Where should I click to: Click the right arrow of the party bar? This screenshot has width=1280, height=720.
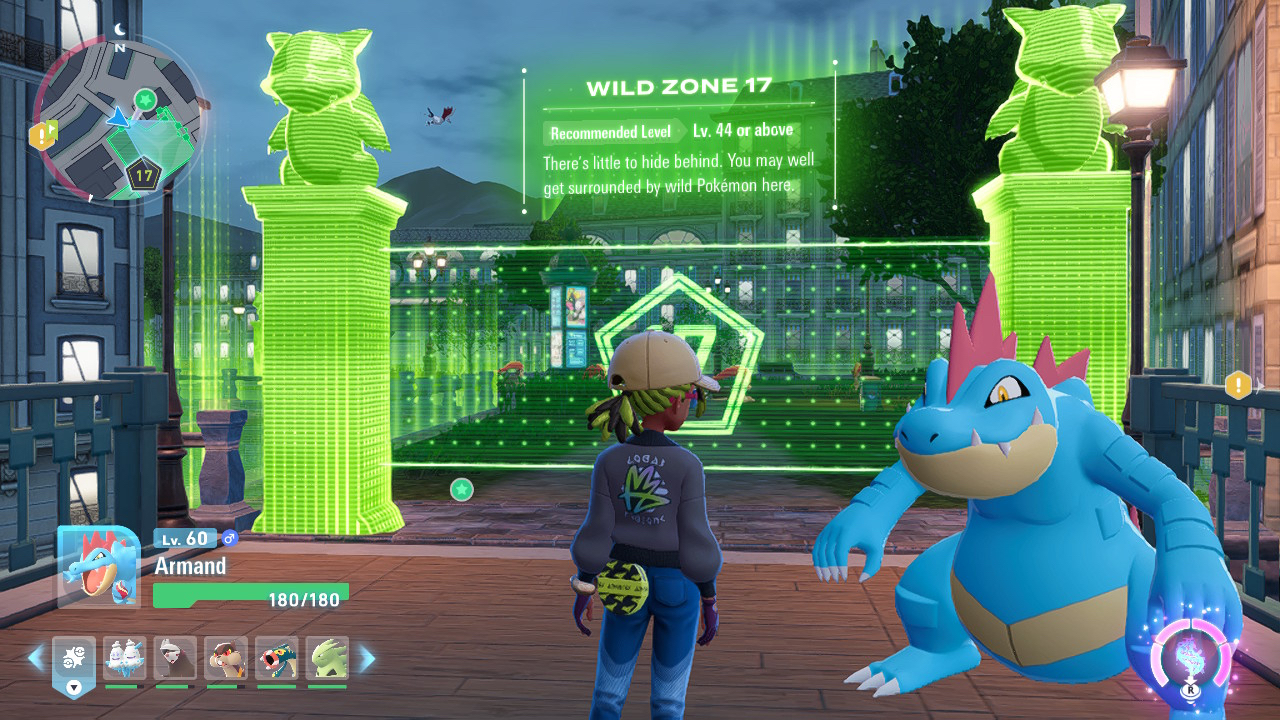click(367, 658)
